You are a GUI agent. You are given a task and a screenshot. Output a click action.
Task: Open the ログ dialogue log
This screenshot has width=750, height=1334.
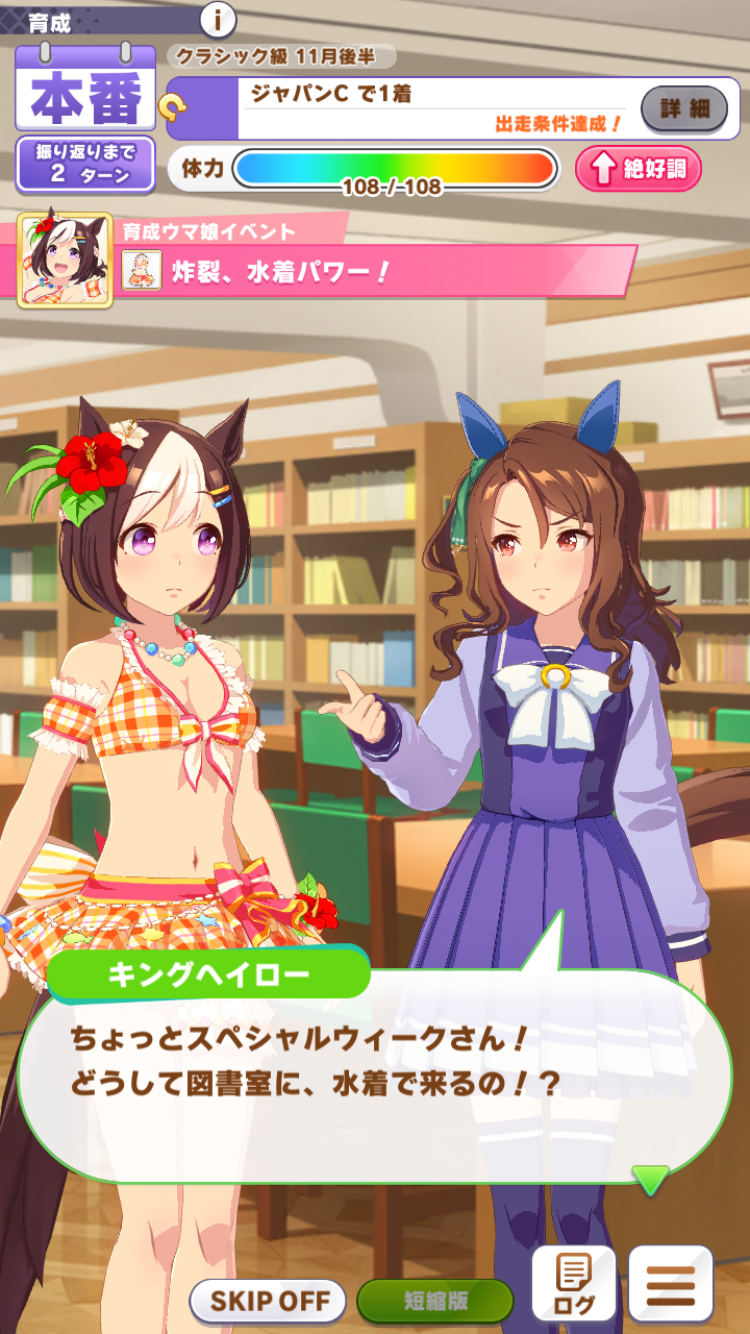pos(573,1283)
